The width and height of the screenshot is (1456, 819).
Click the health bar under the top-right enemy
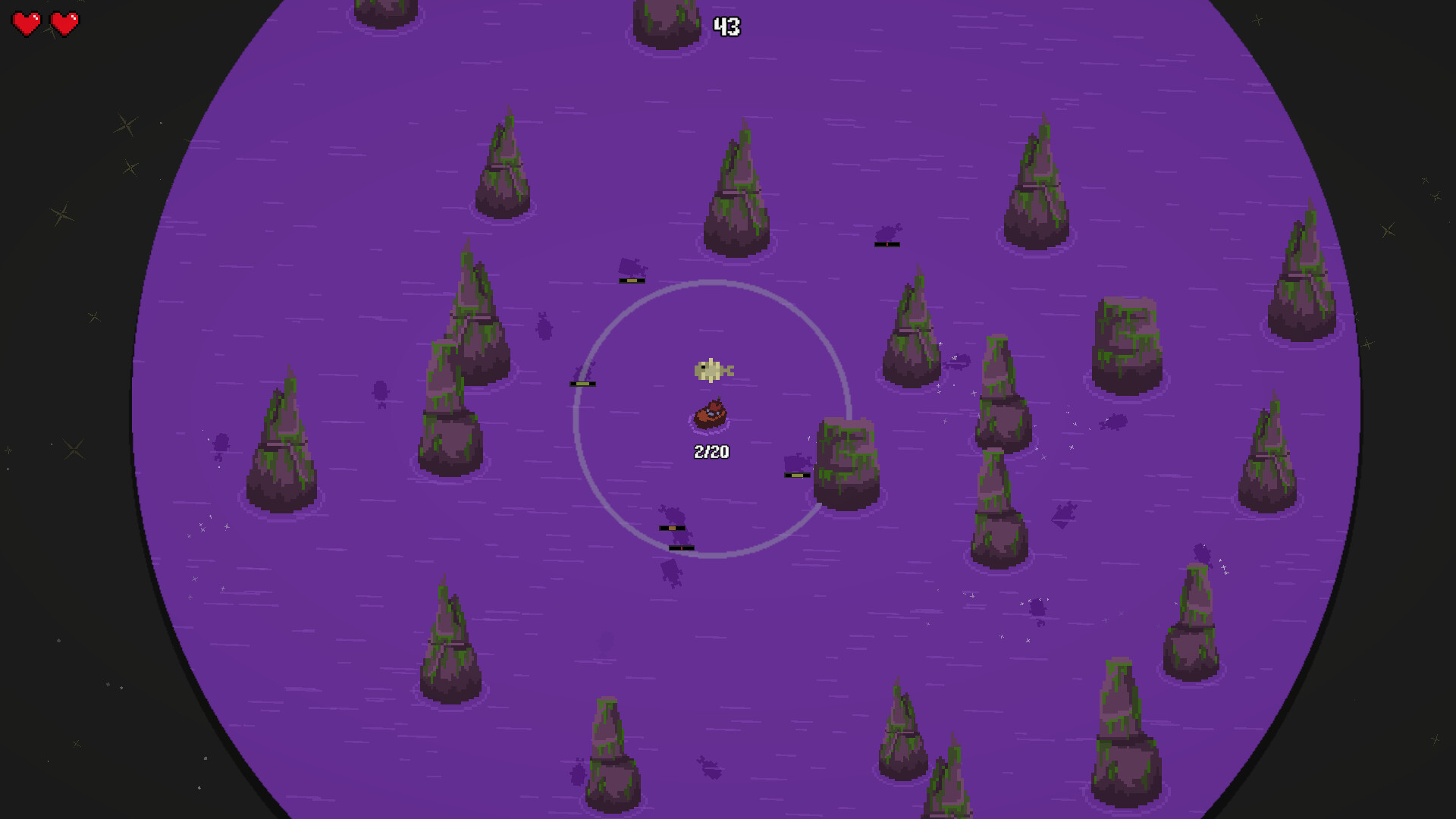[x=886, y=243]
